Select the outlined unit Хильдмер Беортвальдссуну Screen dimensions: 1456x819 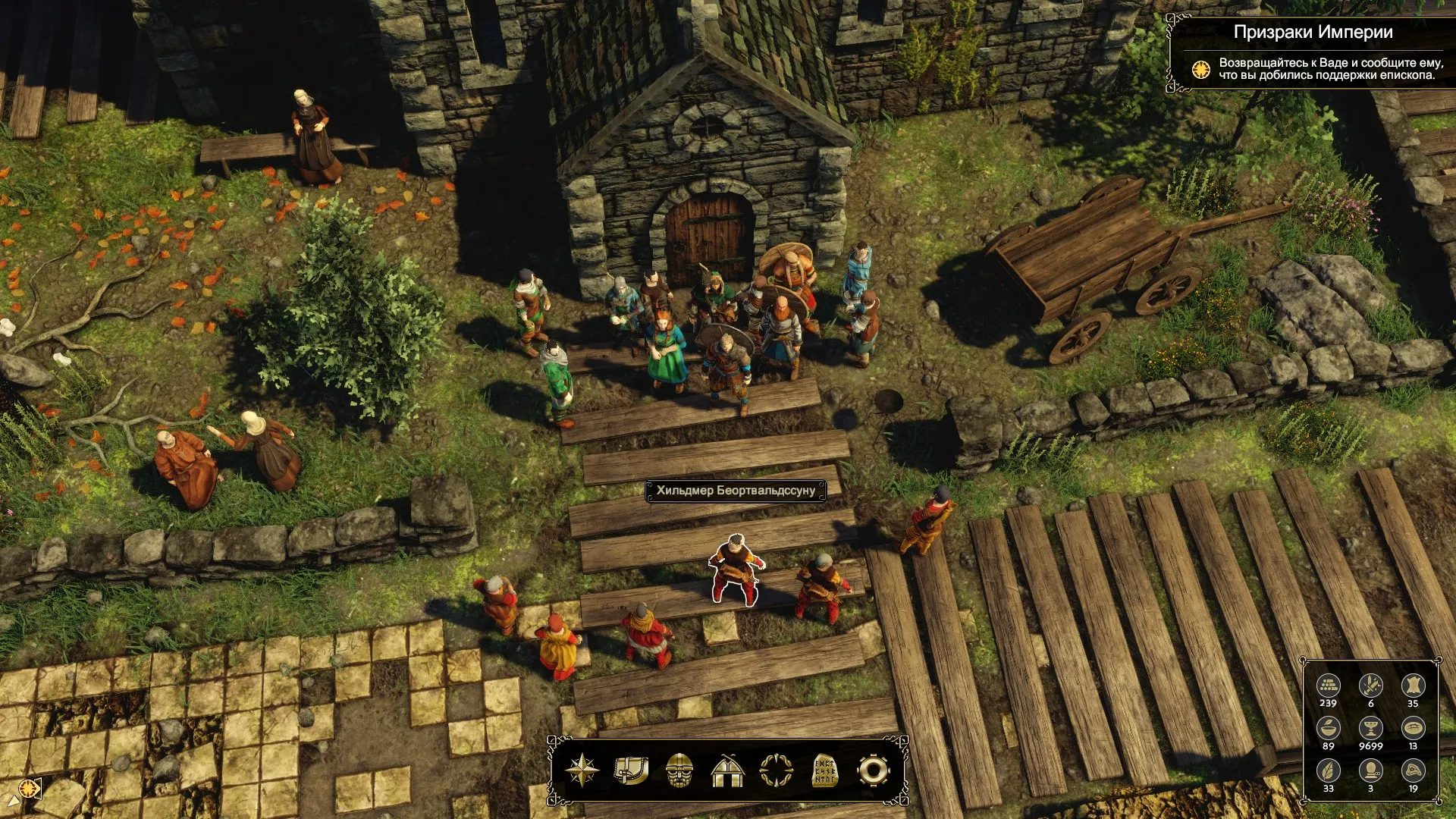point(734,570)
